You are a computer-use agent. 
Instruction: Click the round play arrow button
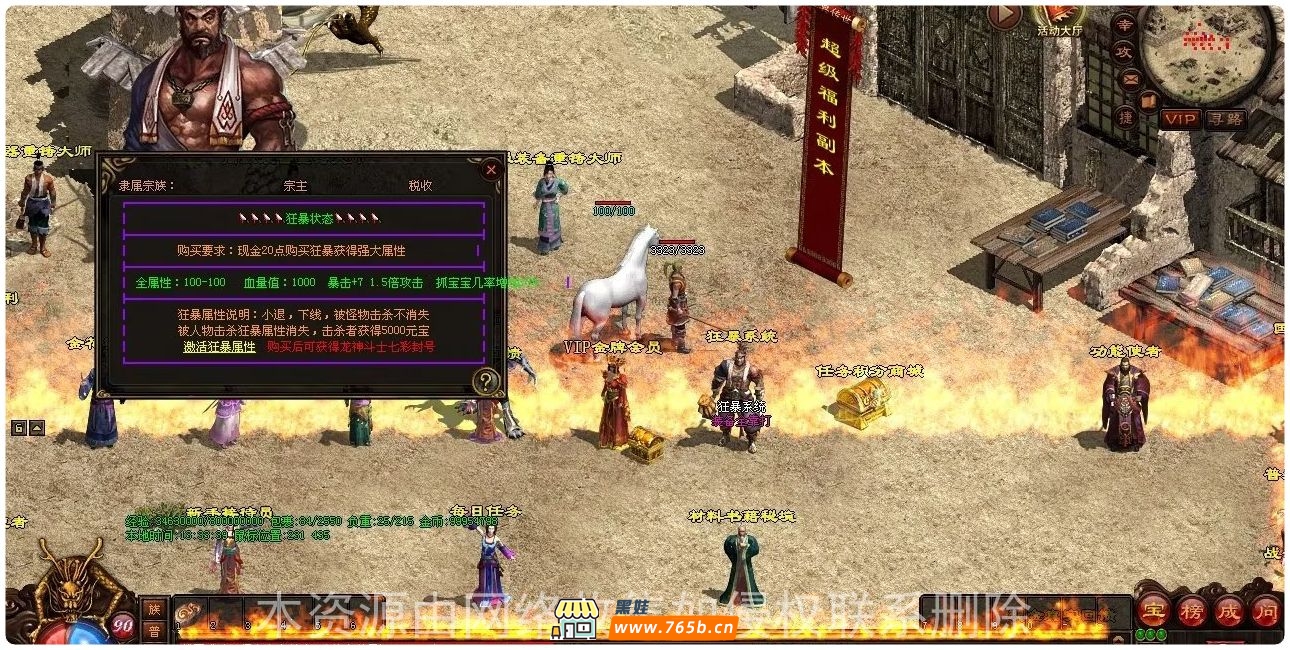point(1004,16)
